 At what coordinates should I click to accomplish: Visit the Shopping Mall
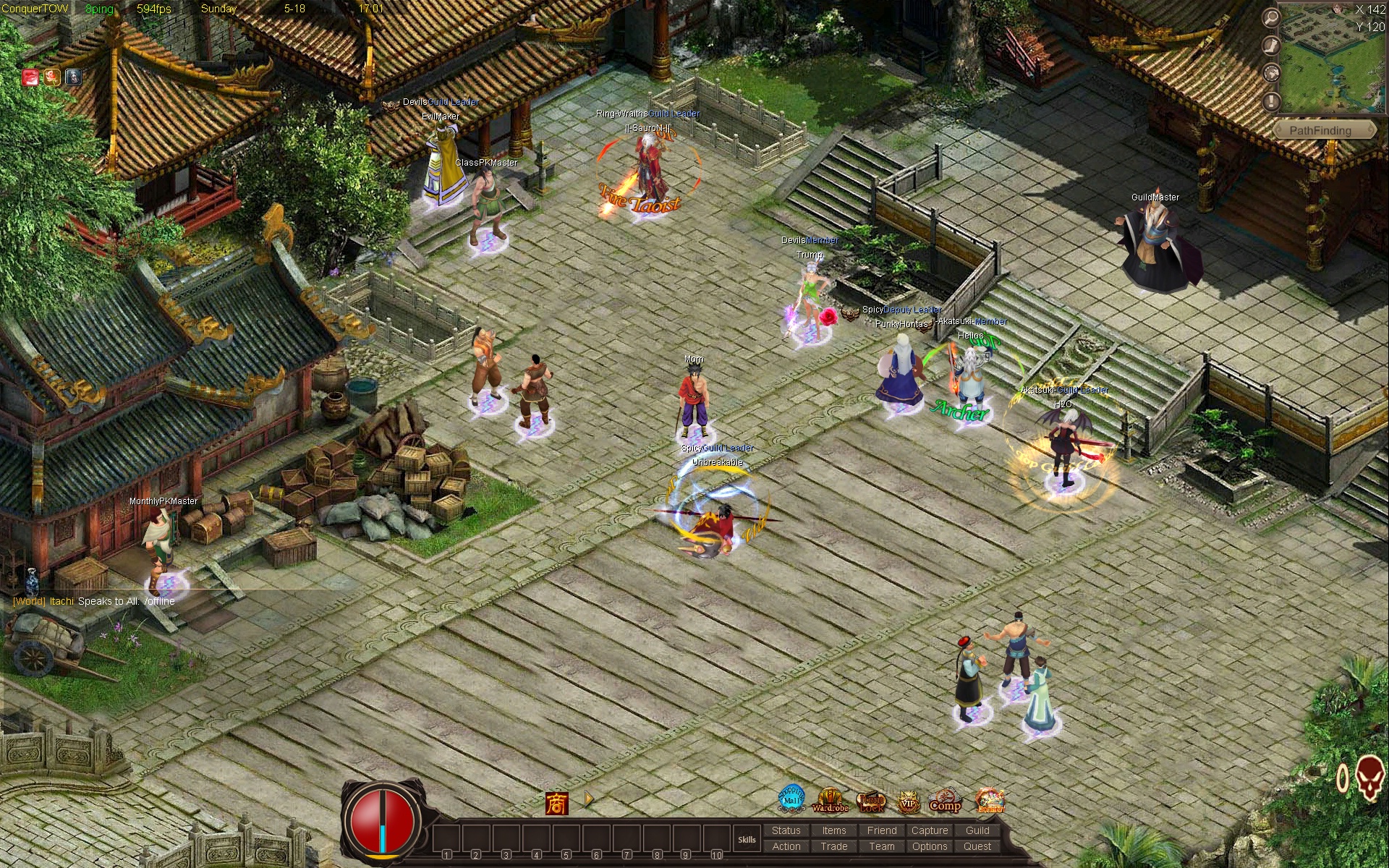(791, 799)
